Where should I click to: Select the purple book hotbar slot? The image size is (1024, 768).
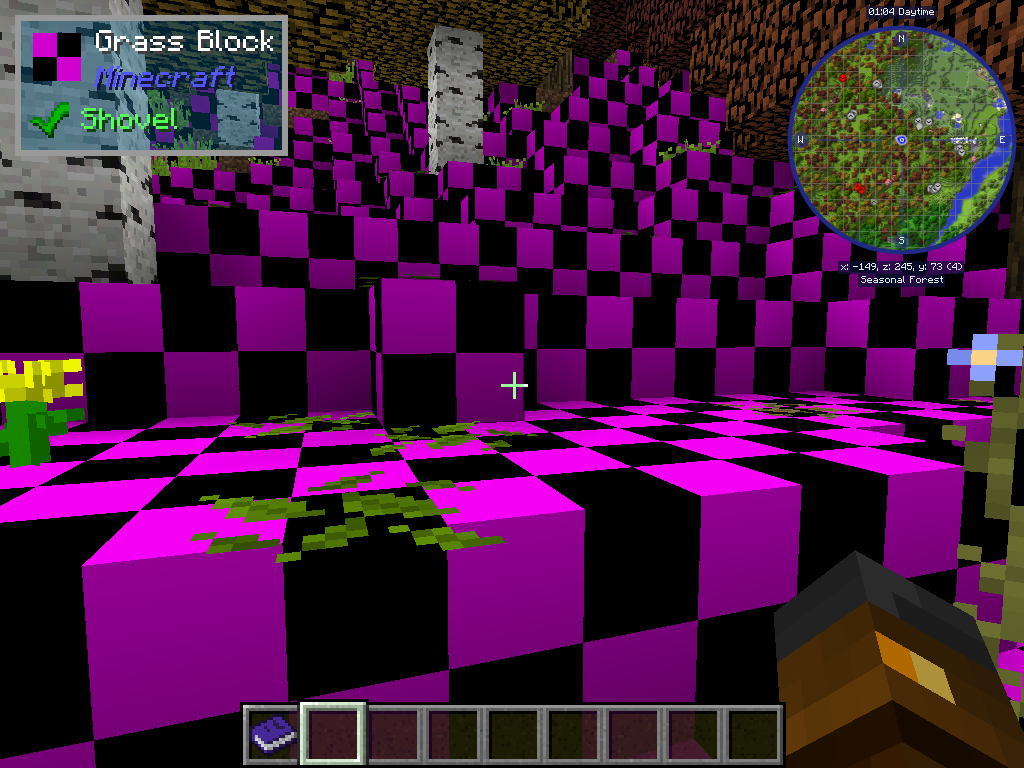tap(272, 733)
